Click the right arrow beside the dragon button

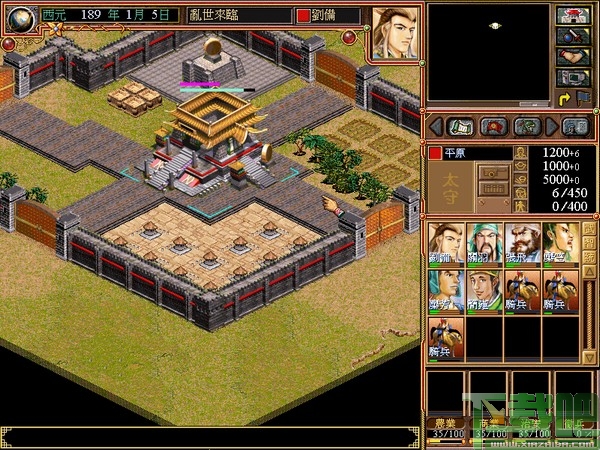[550, 127]
